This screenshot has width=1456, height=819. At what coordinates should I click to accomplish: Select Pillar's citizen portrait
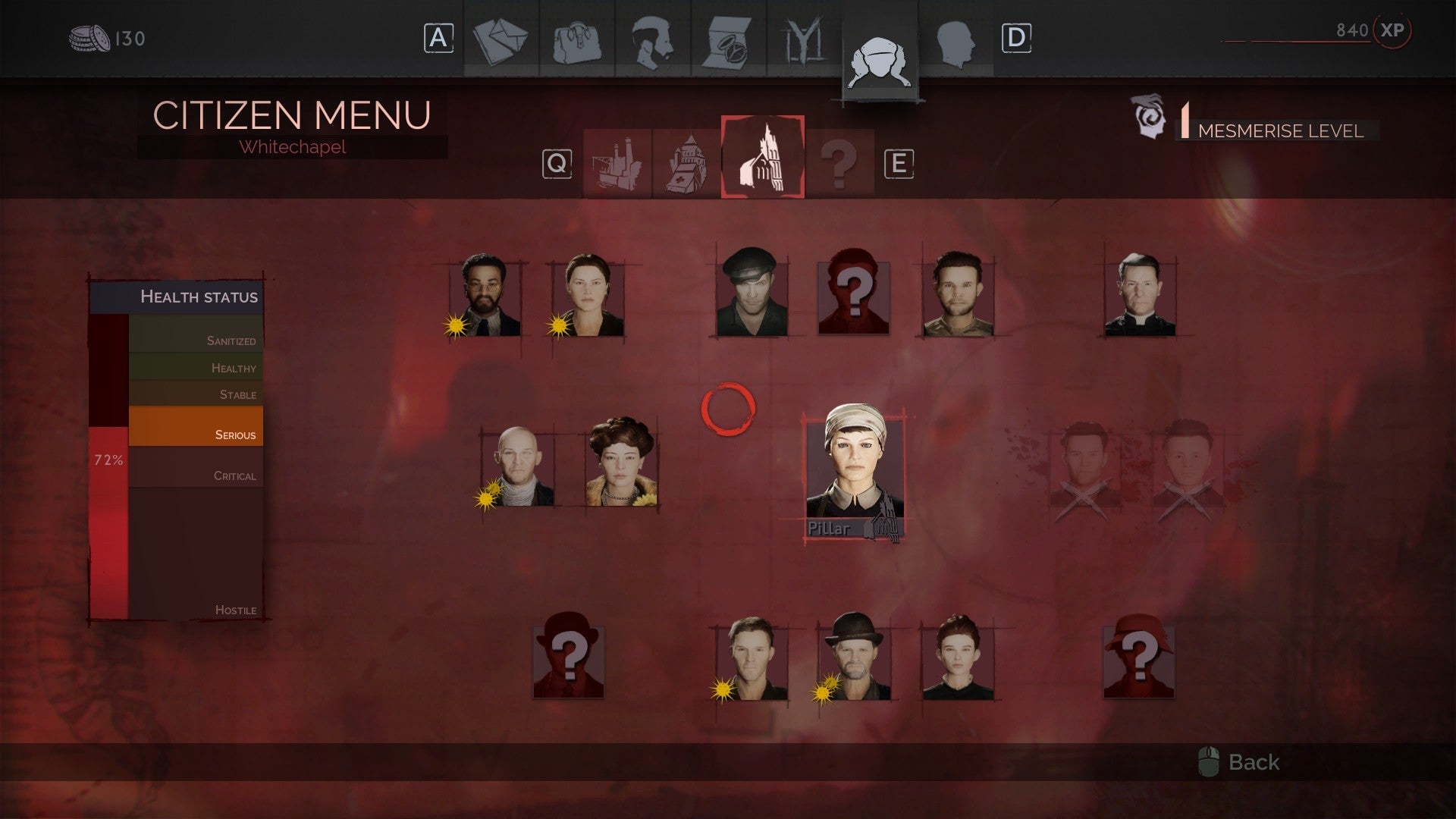857,466
